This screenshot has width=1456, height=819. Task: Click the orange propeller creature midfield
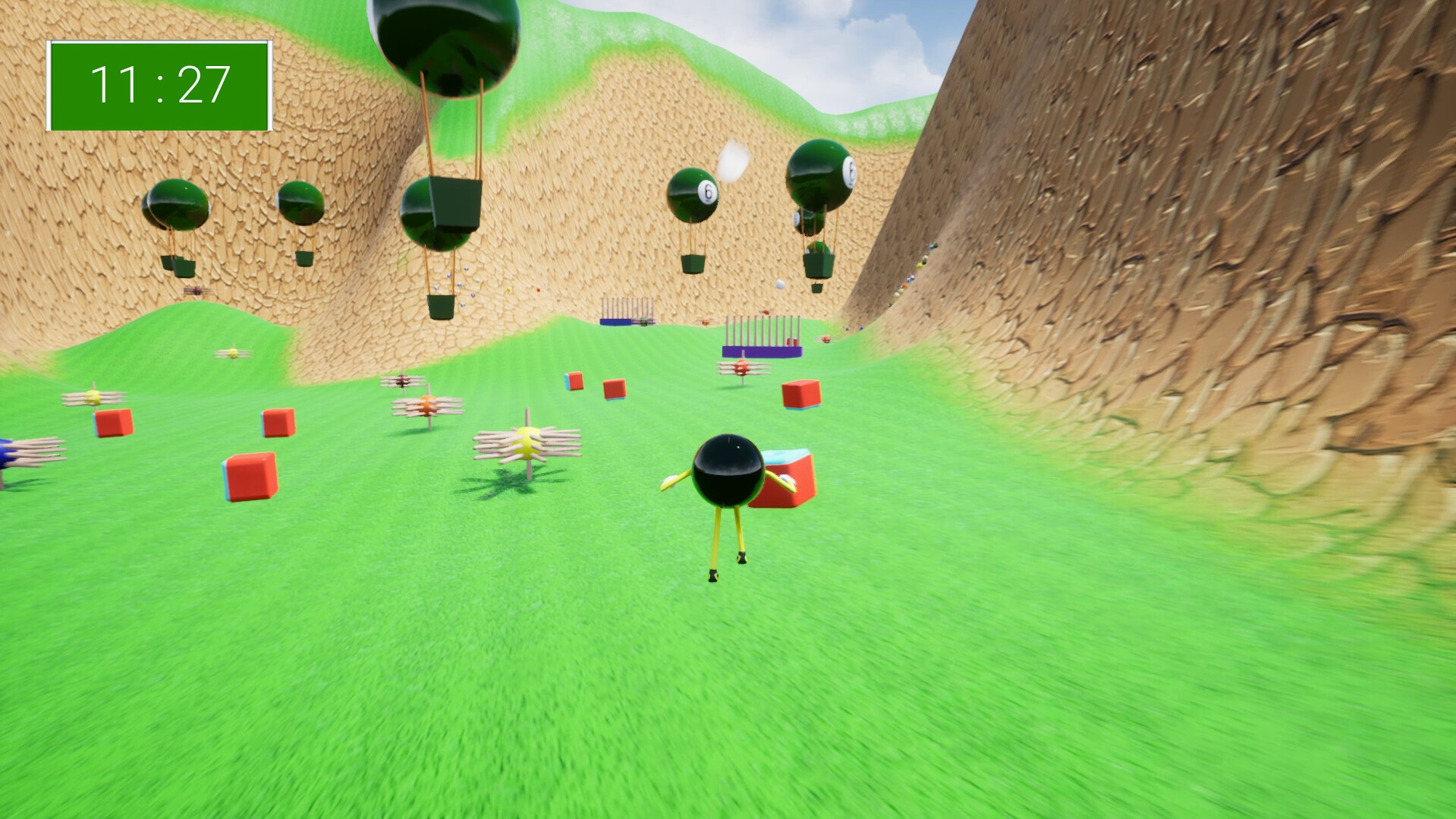click(429, 406)
